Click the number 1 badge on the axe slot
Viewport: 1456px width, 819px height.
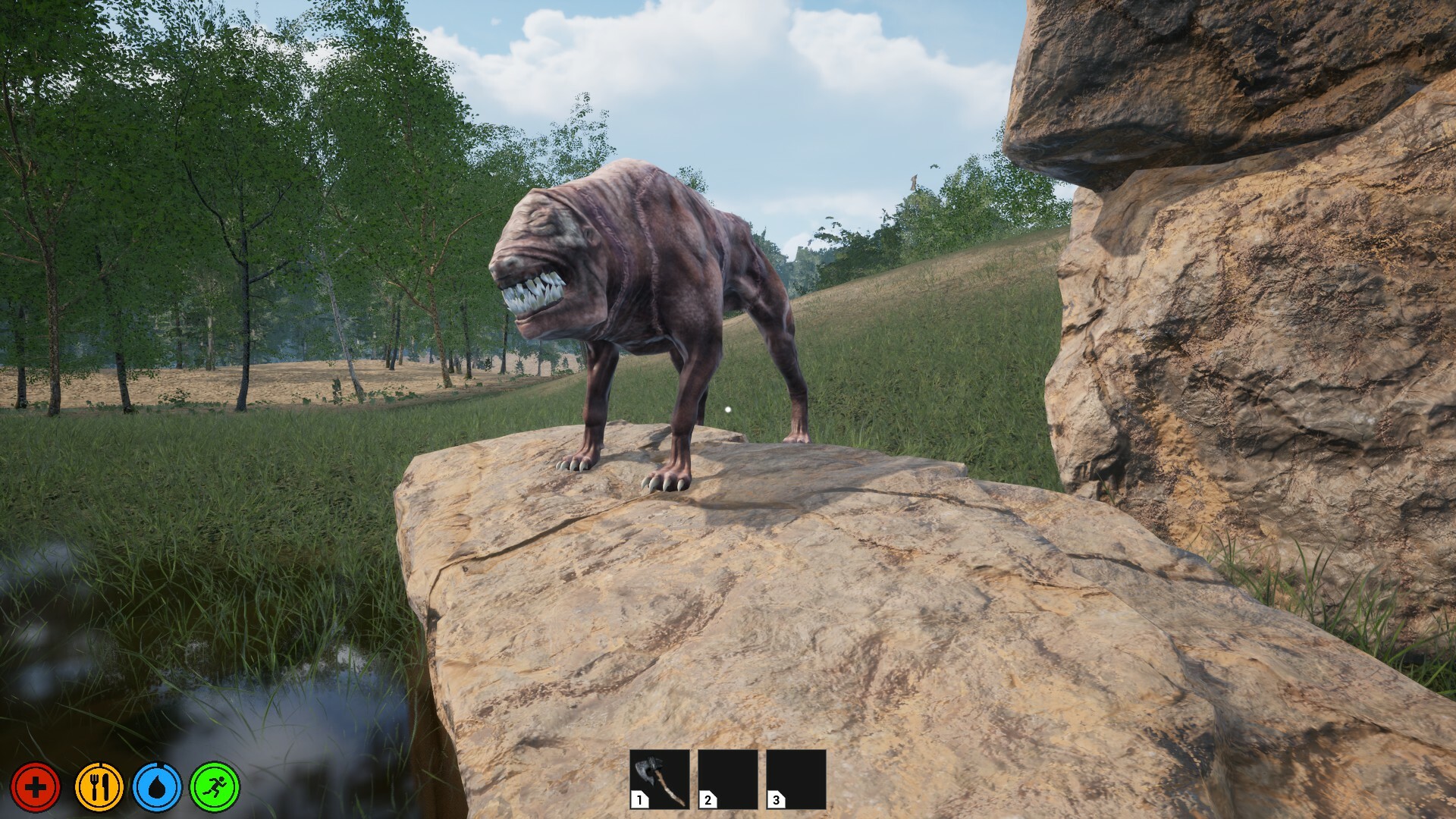pos(639,799)
